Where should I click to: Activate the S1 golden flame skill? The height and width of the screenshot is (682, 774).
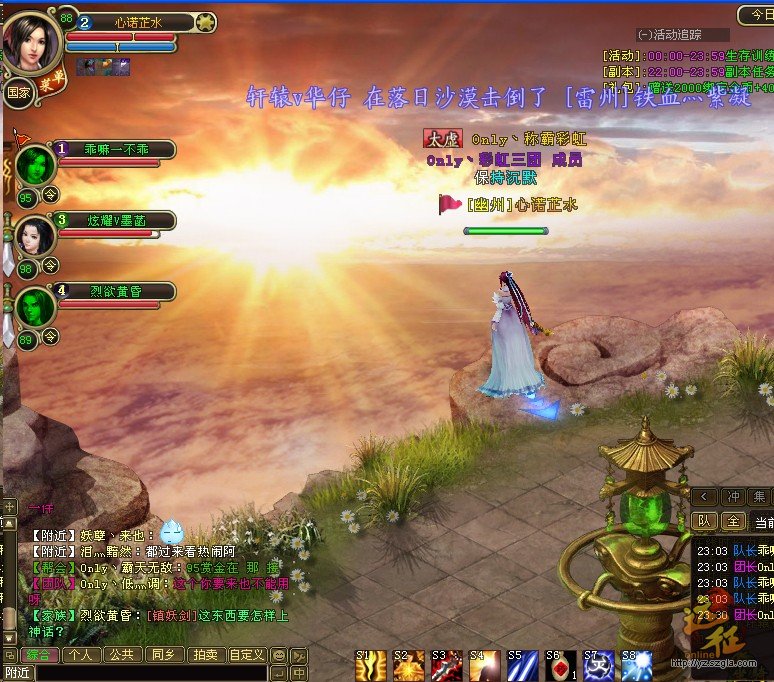point(371,666)
